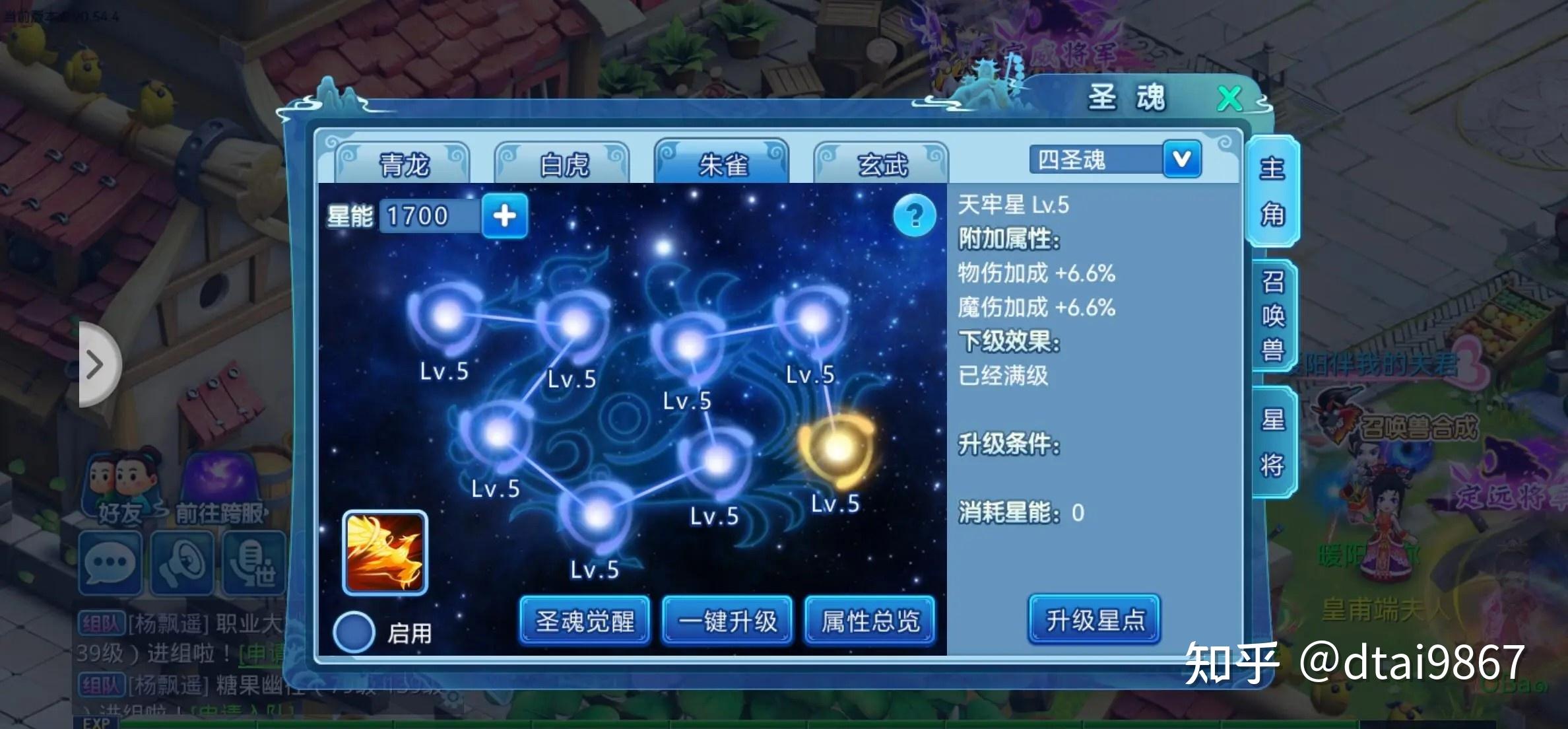The height and width of the screenshot is (729, 1568).
Task: Click the flaming phoenix skill icon
Action: pyautogui.click(x=385, y=553)
